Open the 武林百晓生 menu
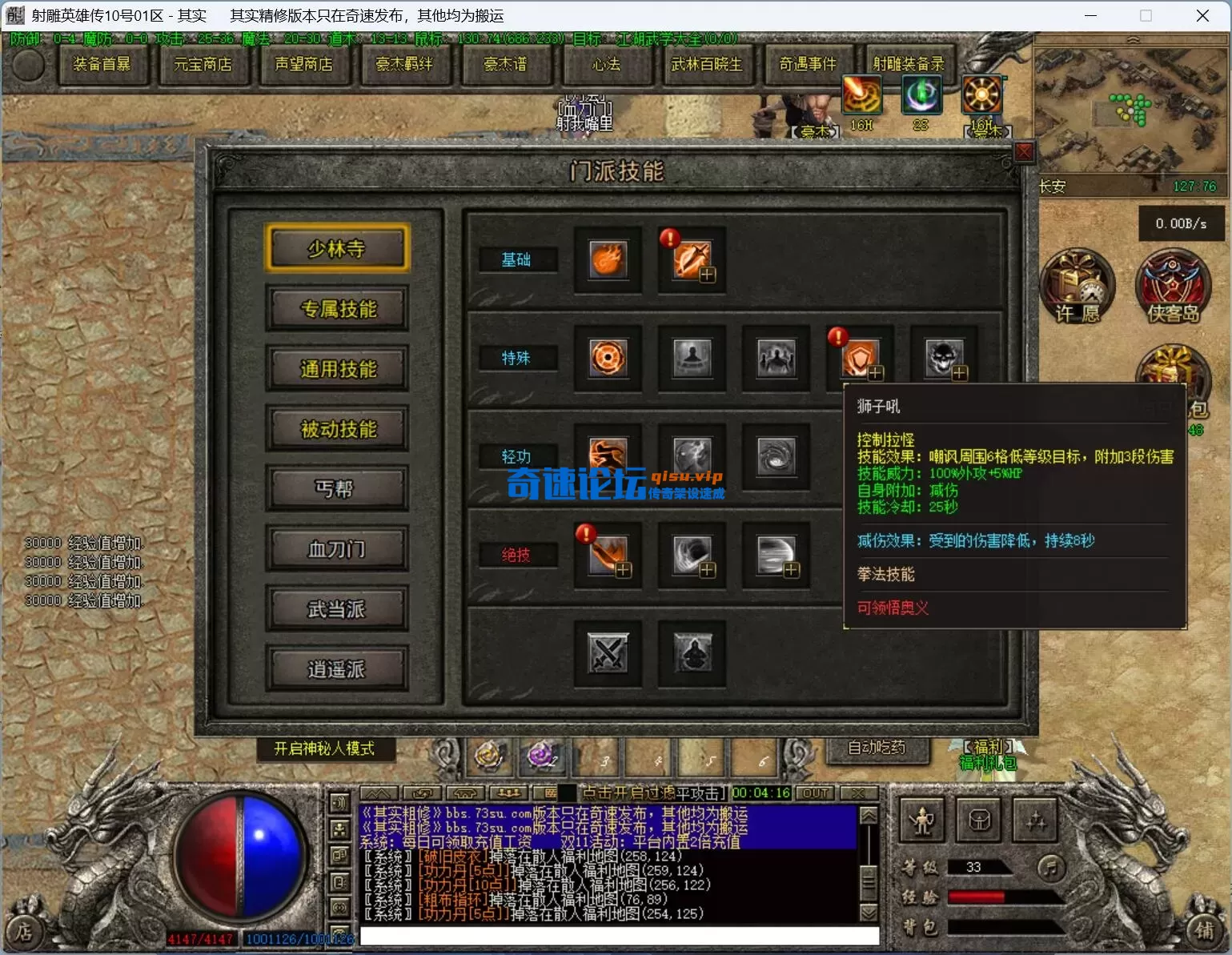The height and width of the screenshot is (955, 1232). click(x=706, y=64)
